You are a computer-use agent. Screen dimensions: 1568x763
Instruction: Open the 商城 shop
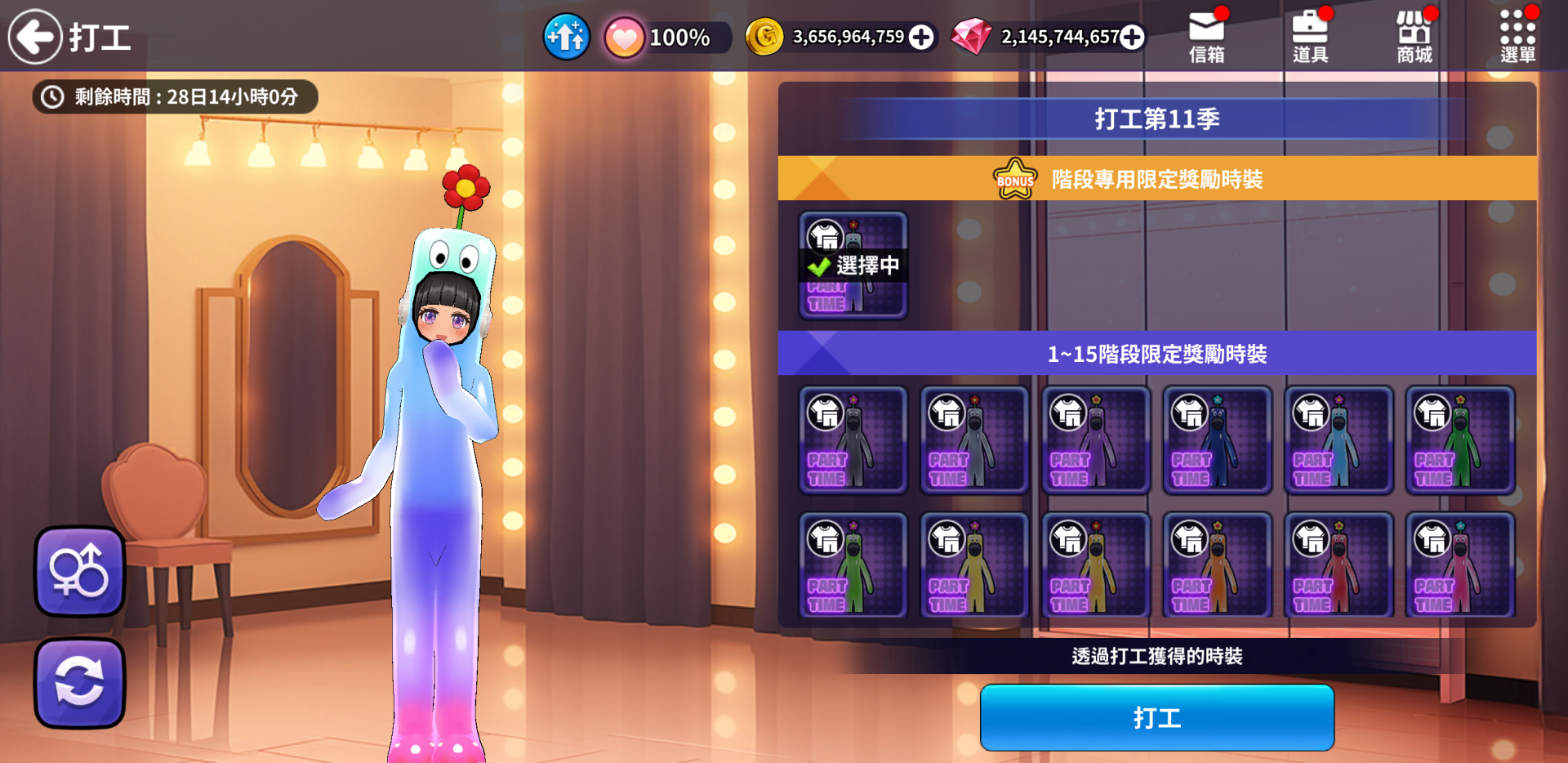(1414, 38)
